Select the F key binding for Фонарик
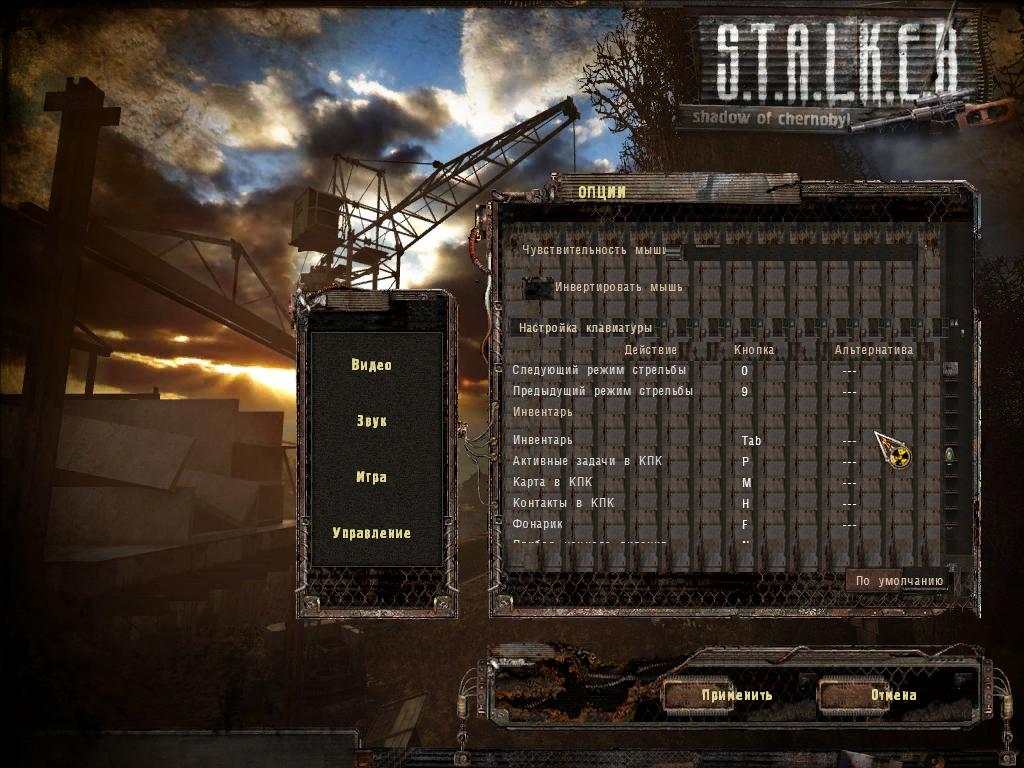This screenshot has height=768, width=1024. (745, 525)
